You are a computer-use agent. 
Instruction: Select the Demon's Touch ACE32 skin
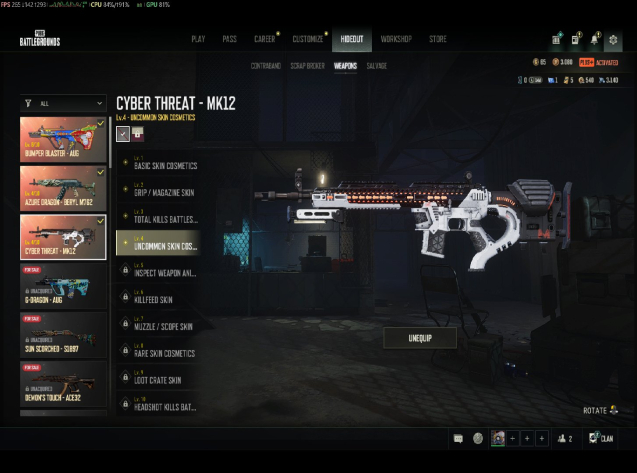pyautogui.click(x=64, y=382)
